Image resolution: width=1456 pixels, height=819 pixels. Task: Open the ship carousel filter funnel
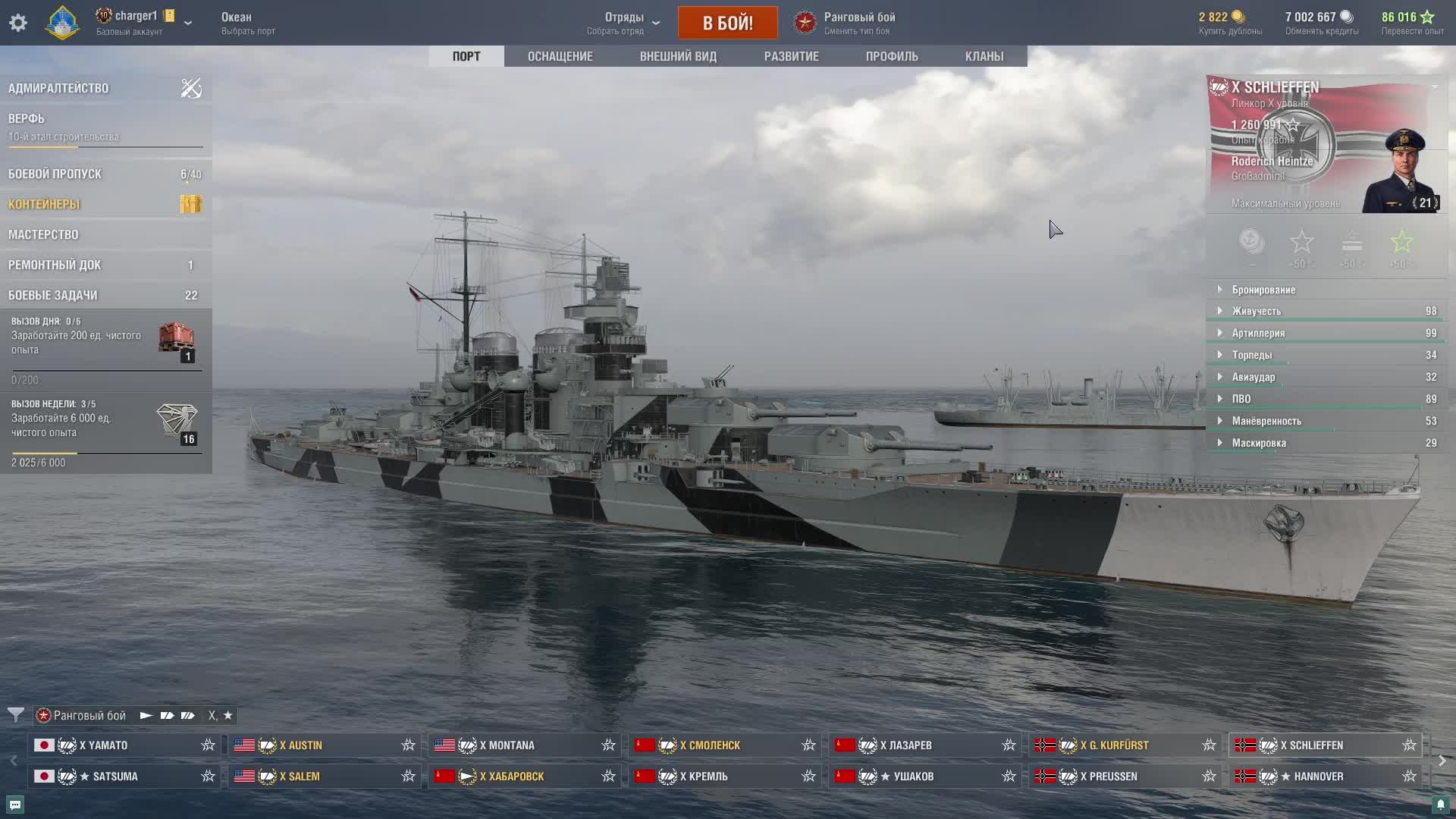tap(15, 715)
